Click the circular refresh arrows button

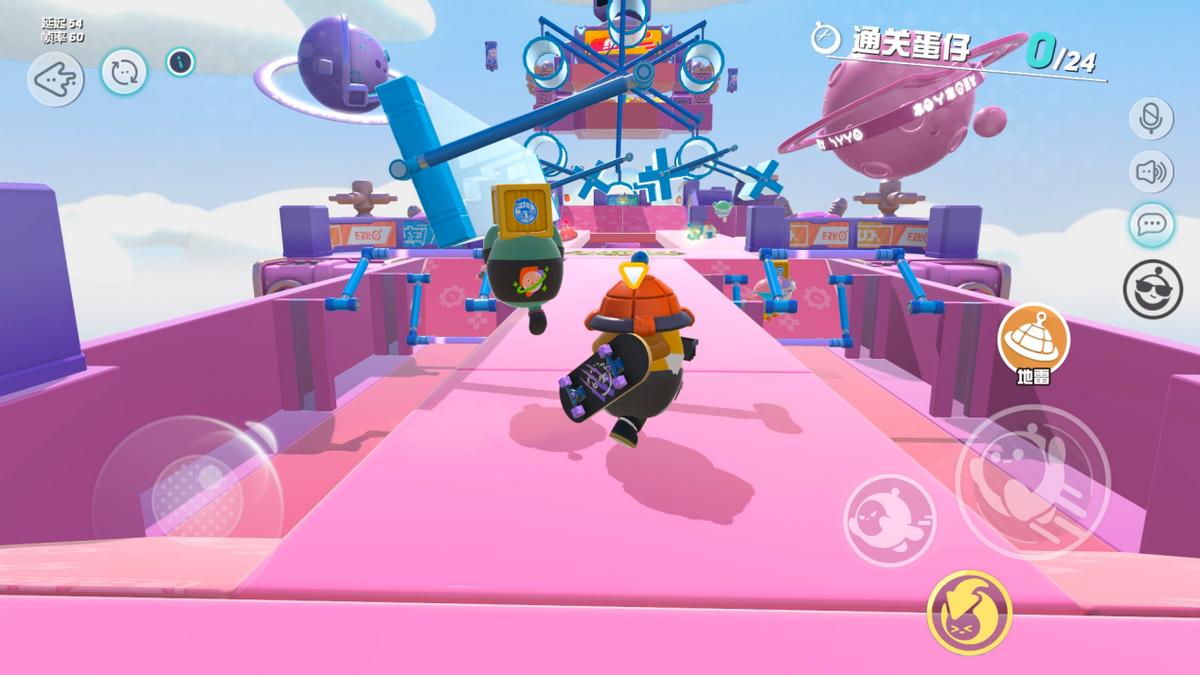[x=124, y=72]
